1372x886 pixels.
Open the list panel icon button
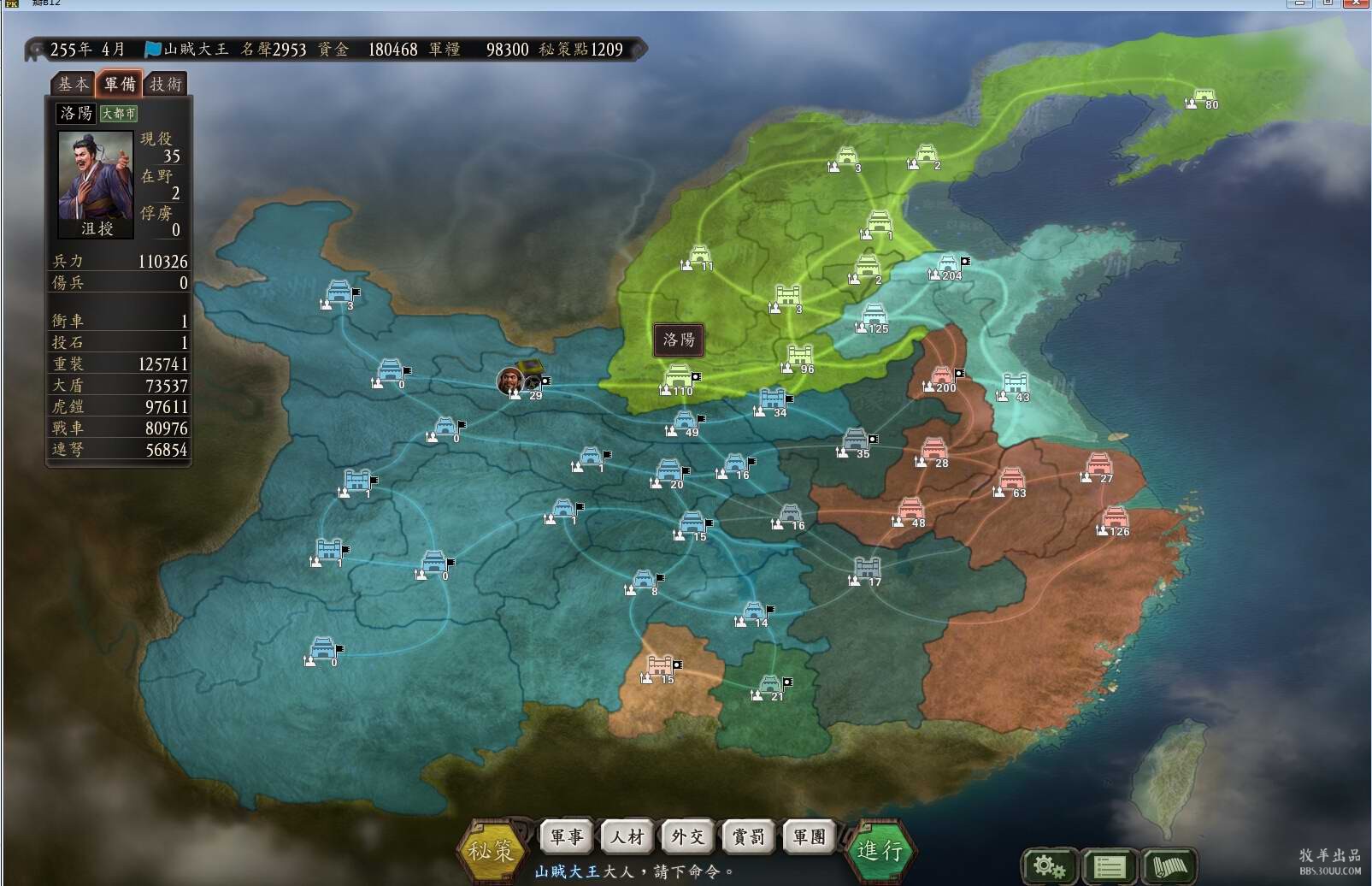pos(1108,866)
